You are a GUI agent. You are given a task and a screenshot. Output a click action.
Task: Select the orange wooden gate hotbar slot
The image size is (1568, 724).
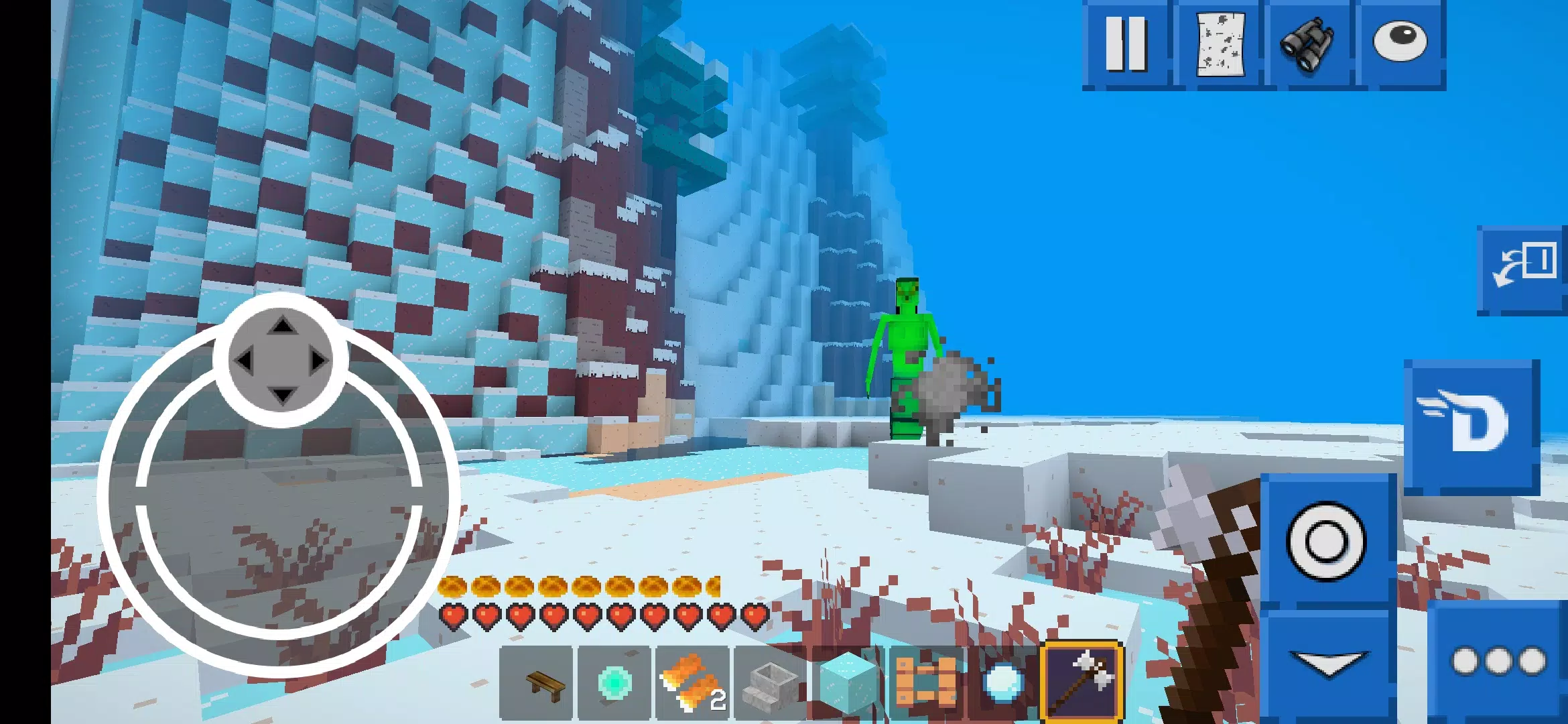tap(926, 684)
